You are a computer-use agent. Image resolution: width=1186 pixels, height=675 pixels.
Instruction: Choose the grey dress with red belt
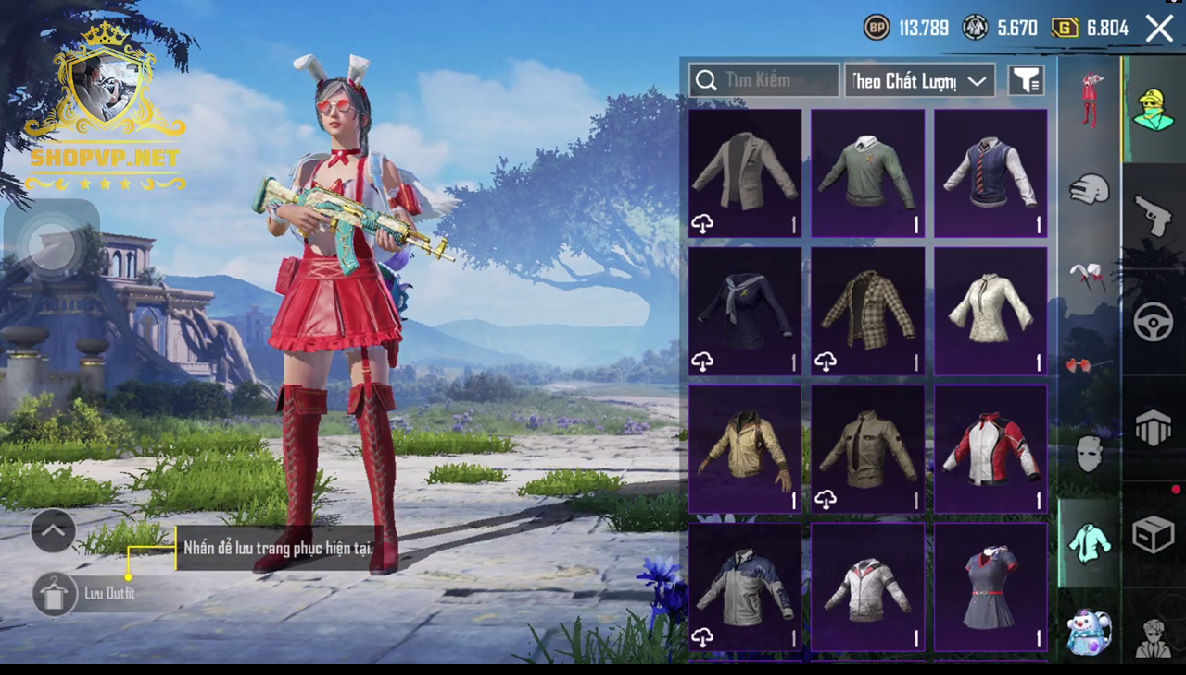[x=991, y=586]
